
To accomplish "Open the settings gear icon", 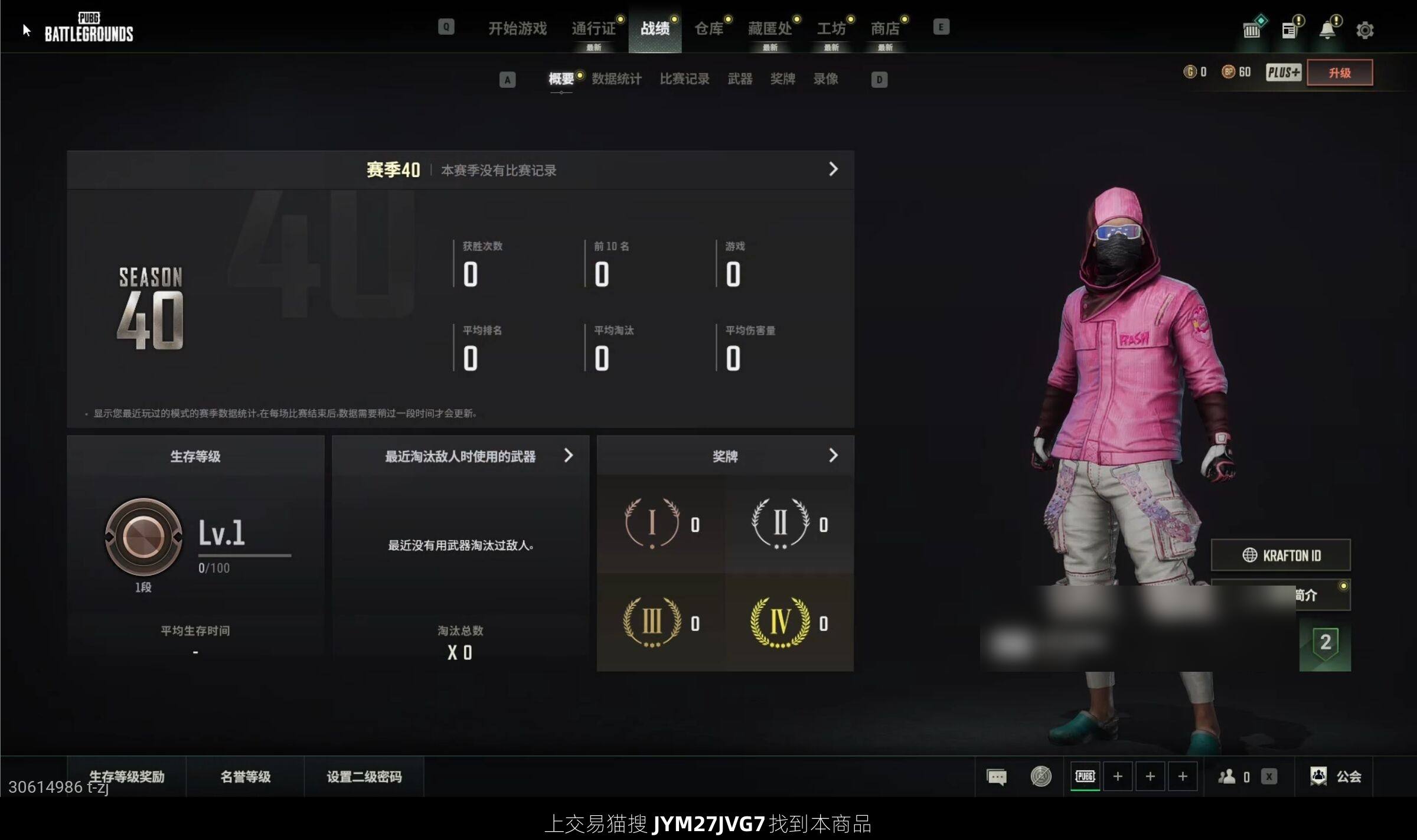I will click(1364, 30).
